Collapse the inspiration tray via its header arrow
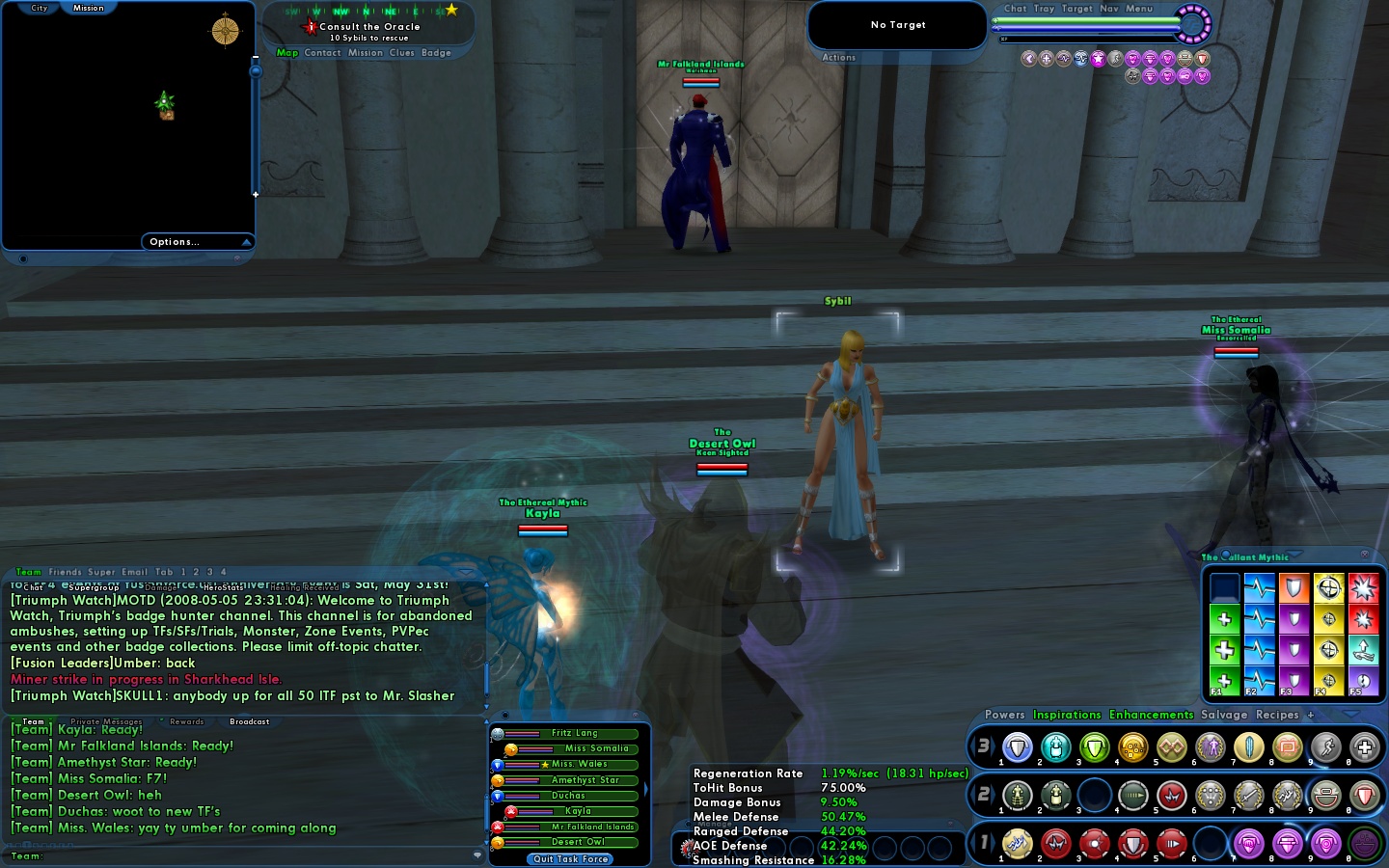This screenshot has height=868, width=1389. [x=1294, y=556]
